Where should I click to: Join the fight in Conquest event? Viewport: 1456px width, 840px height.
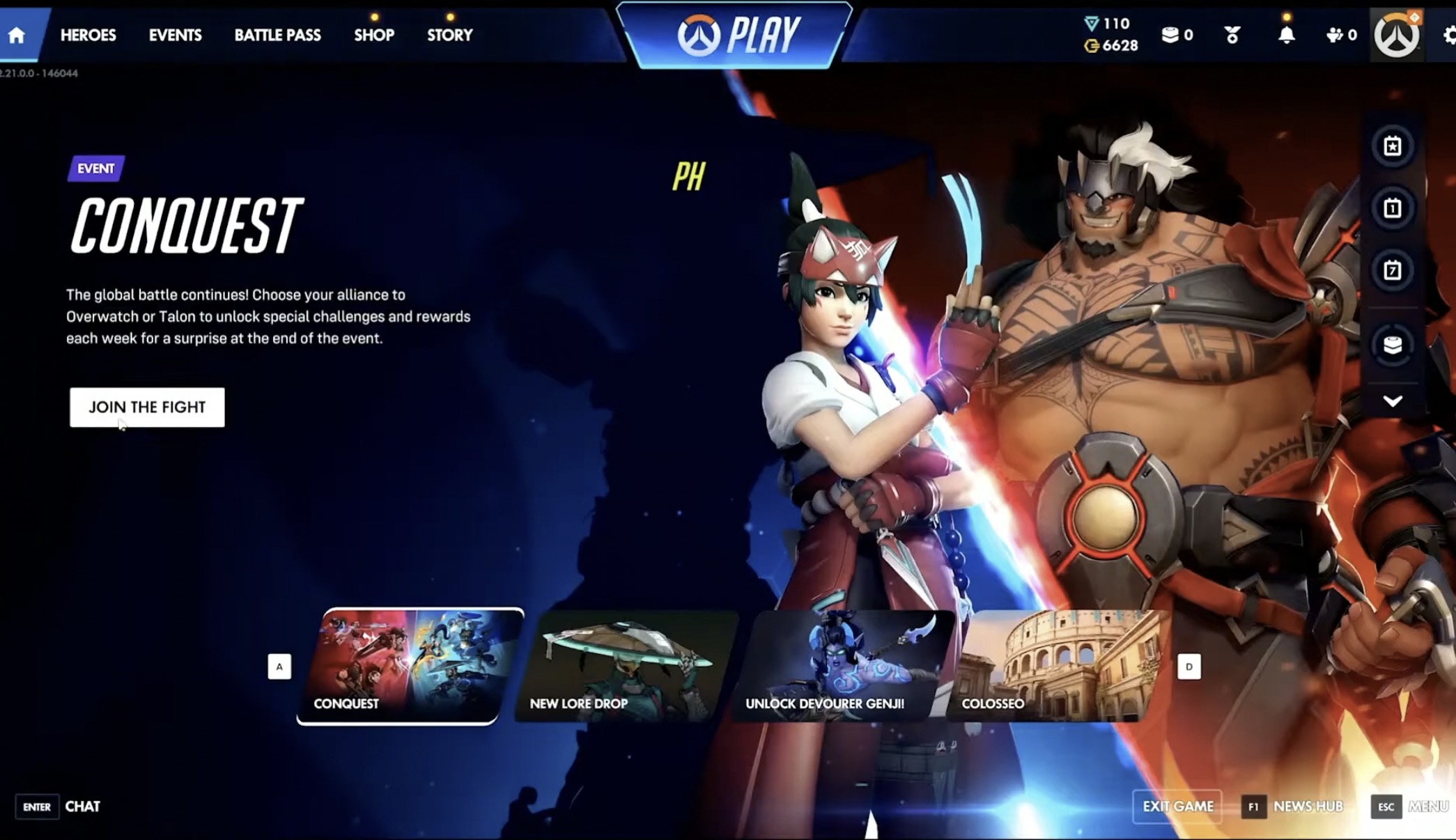click(x=147, y=407)
